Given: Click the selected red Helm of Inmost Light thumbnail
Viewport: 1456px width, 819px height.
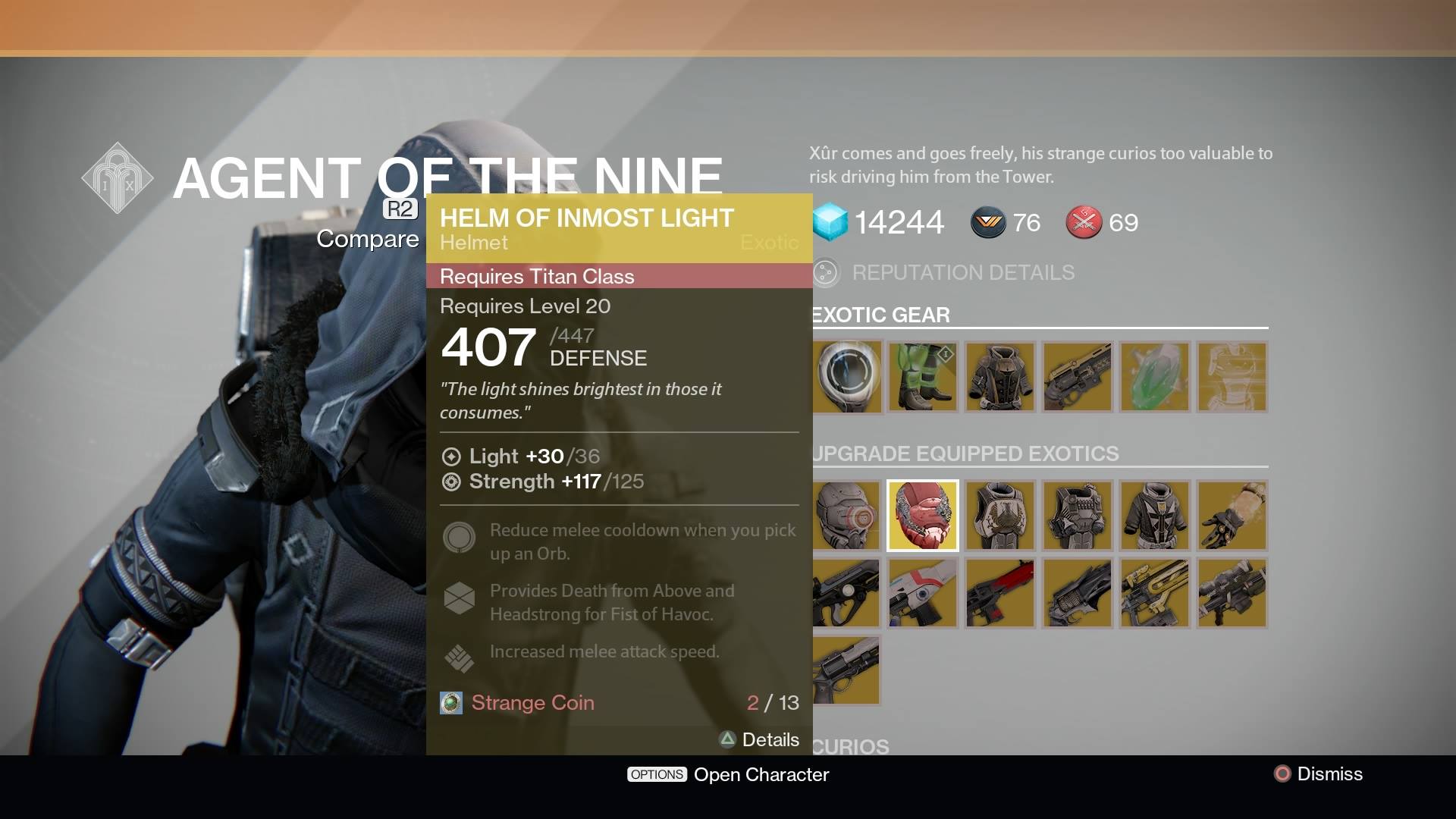Looking at the screenshot, I should pyautogui.click(x=922, y=516).
